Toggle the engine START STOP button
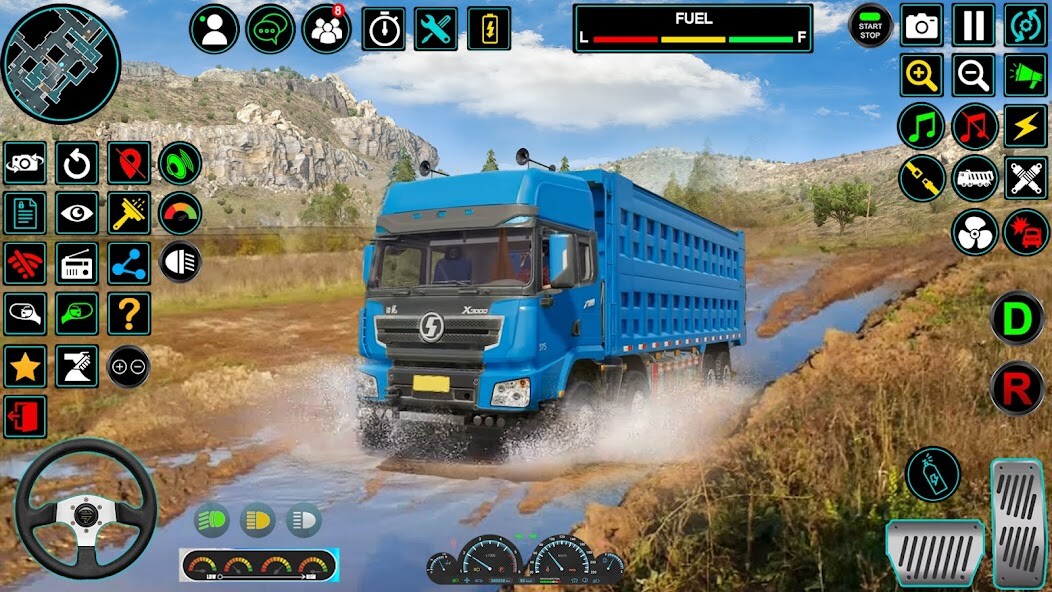The image size is (1052, 592). tap(870, 26)
